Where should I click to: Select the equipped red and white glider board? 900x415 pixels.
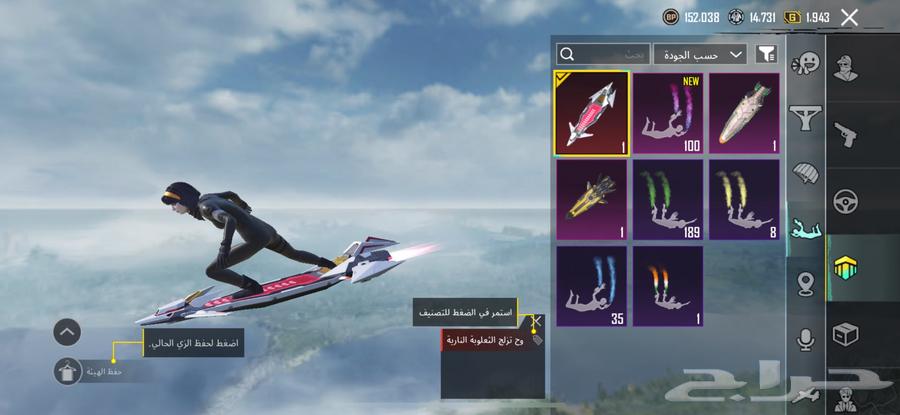(x=591, y=112)
